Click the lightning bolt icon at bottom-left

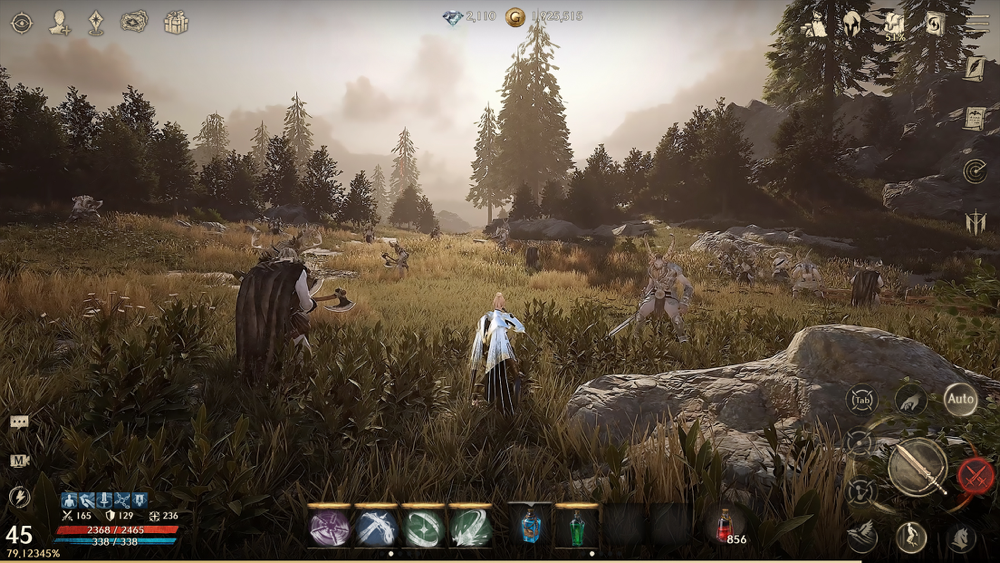point(19,496)
